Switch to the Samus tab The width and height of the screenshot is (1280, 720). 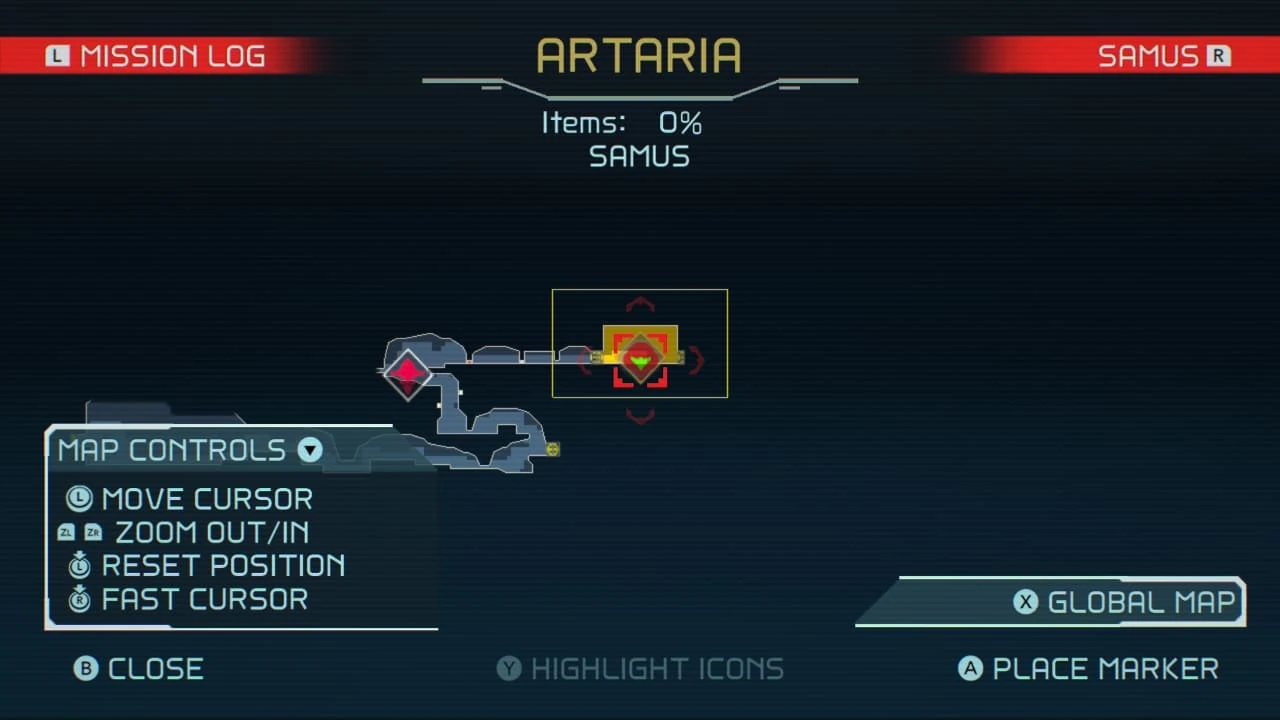(1162, 56)
